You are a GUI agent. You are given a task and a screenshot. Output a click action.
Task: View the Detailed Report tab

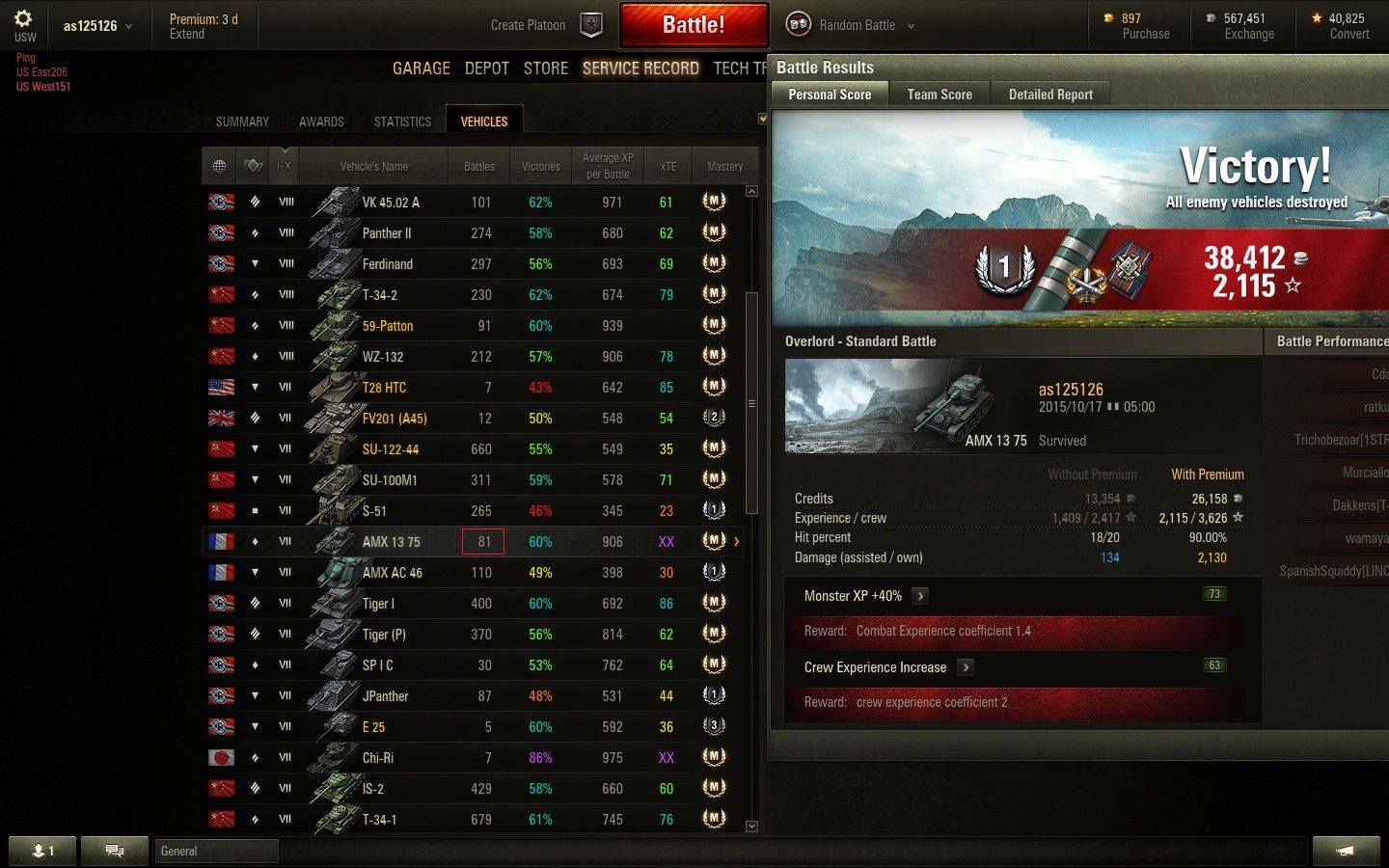click(x=1050, y=95)
